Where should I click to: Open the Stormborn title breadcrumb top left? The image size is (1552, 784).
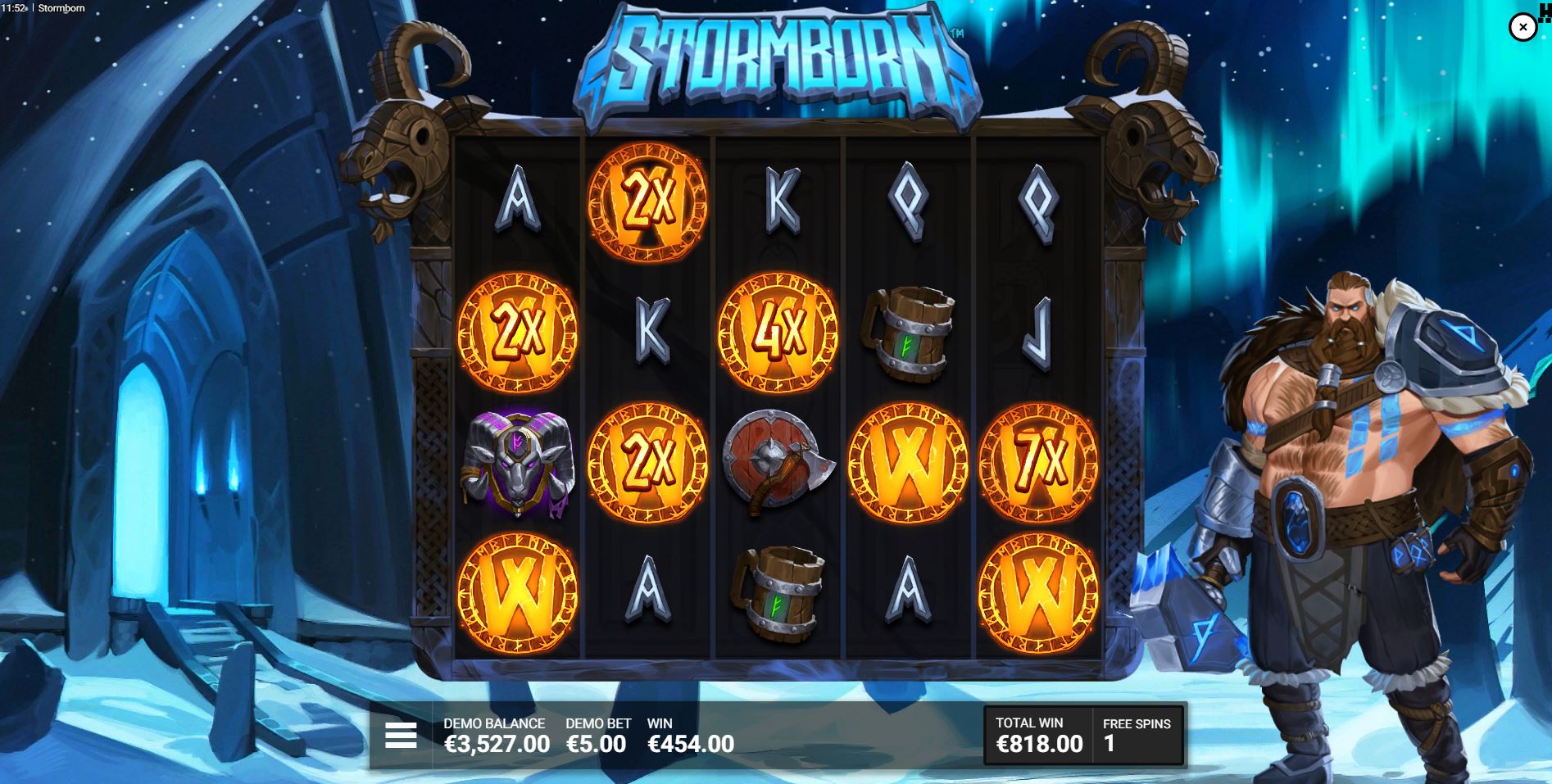click(x=62, y=8)
